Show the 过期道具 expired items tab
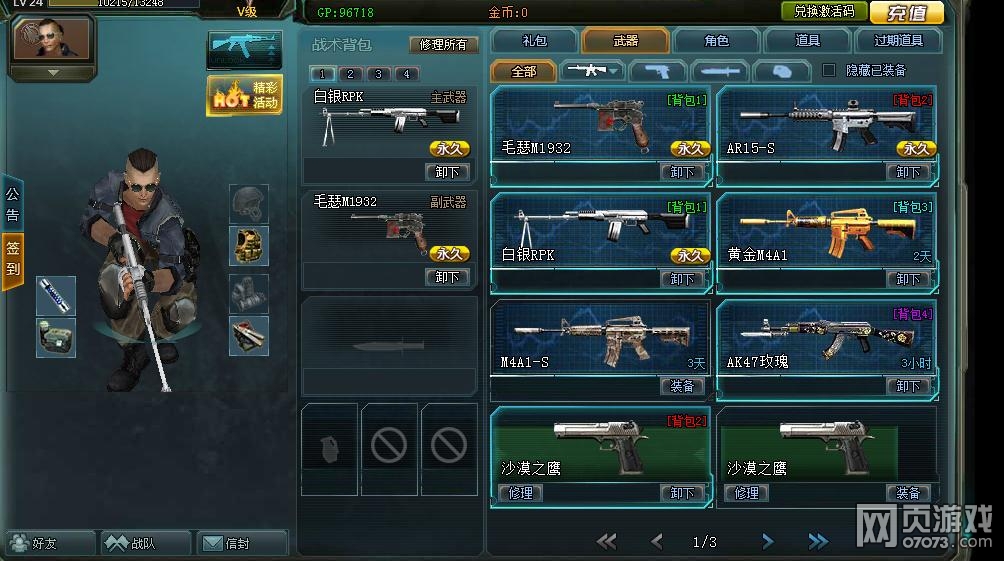The width and height of the screenshot is (1004, 561). coord(898,41)
